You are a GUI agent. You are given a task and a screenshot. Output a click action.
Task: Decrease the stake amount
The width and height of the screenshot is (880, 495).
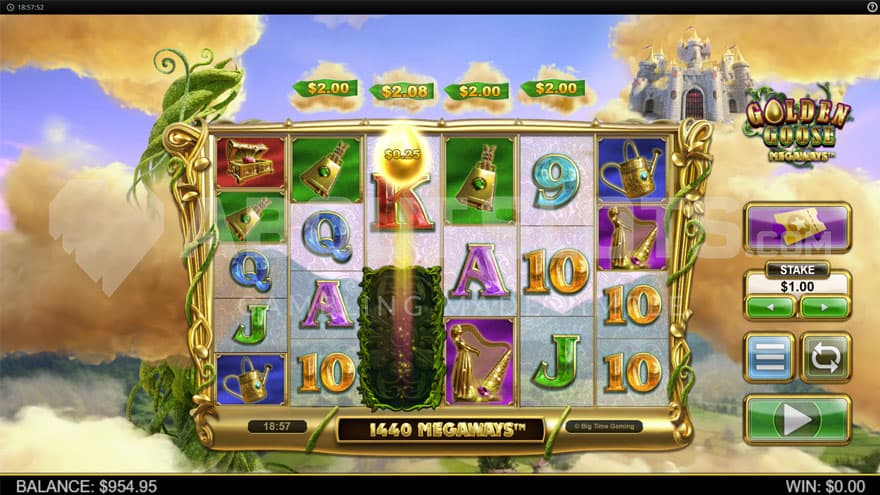point(770,307)
